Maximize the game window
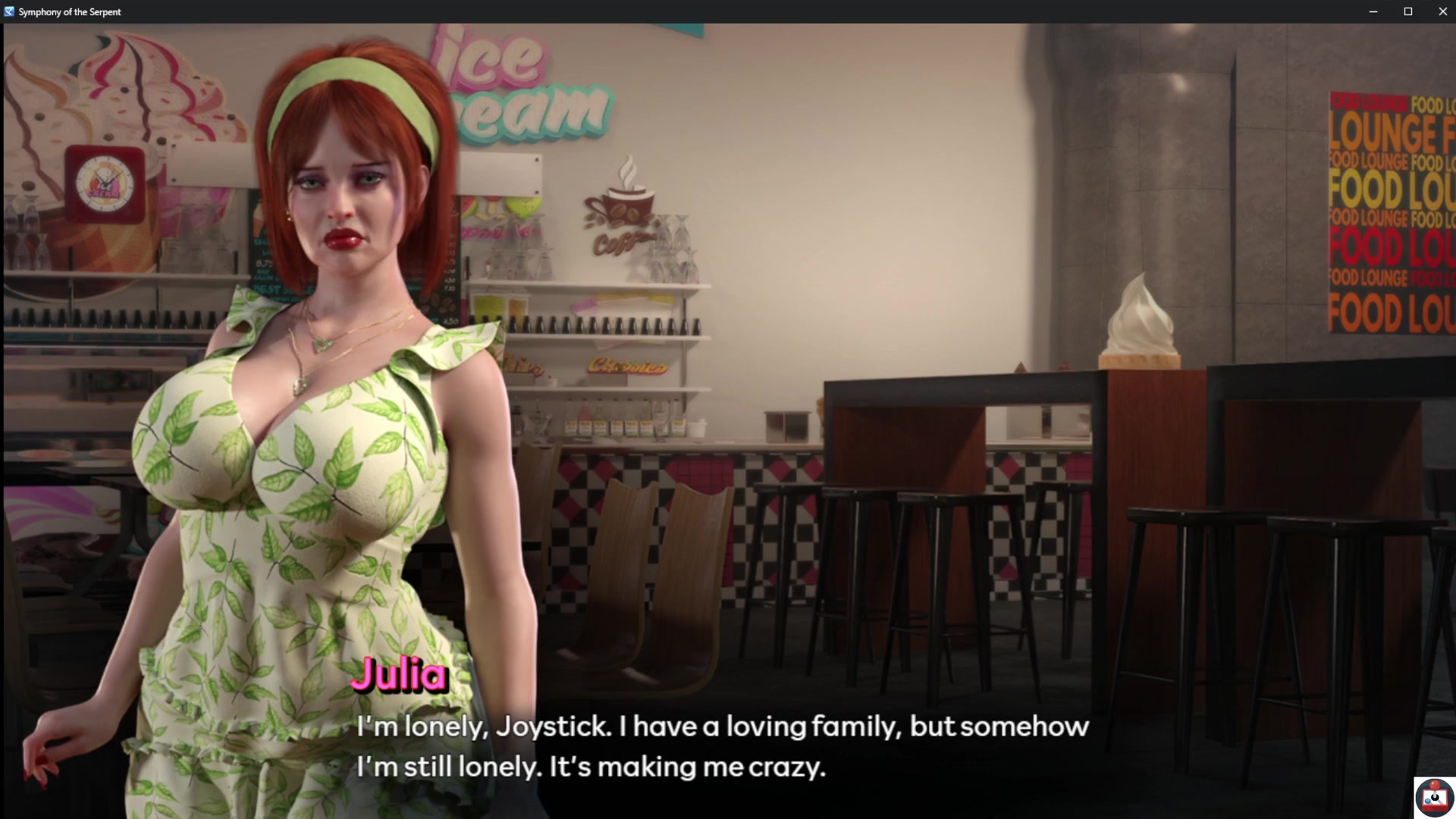 [x=1407, y=11]
